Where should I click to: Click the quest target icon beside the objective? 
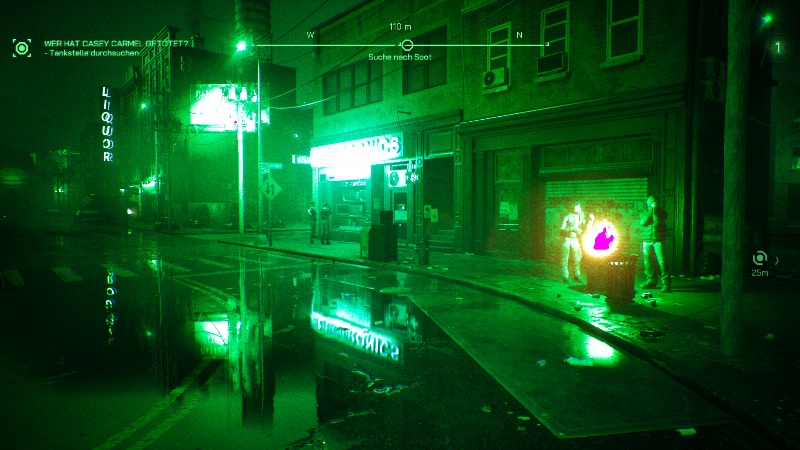pos(21,47)
